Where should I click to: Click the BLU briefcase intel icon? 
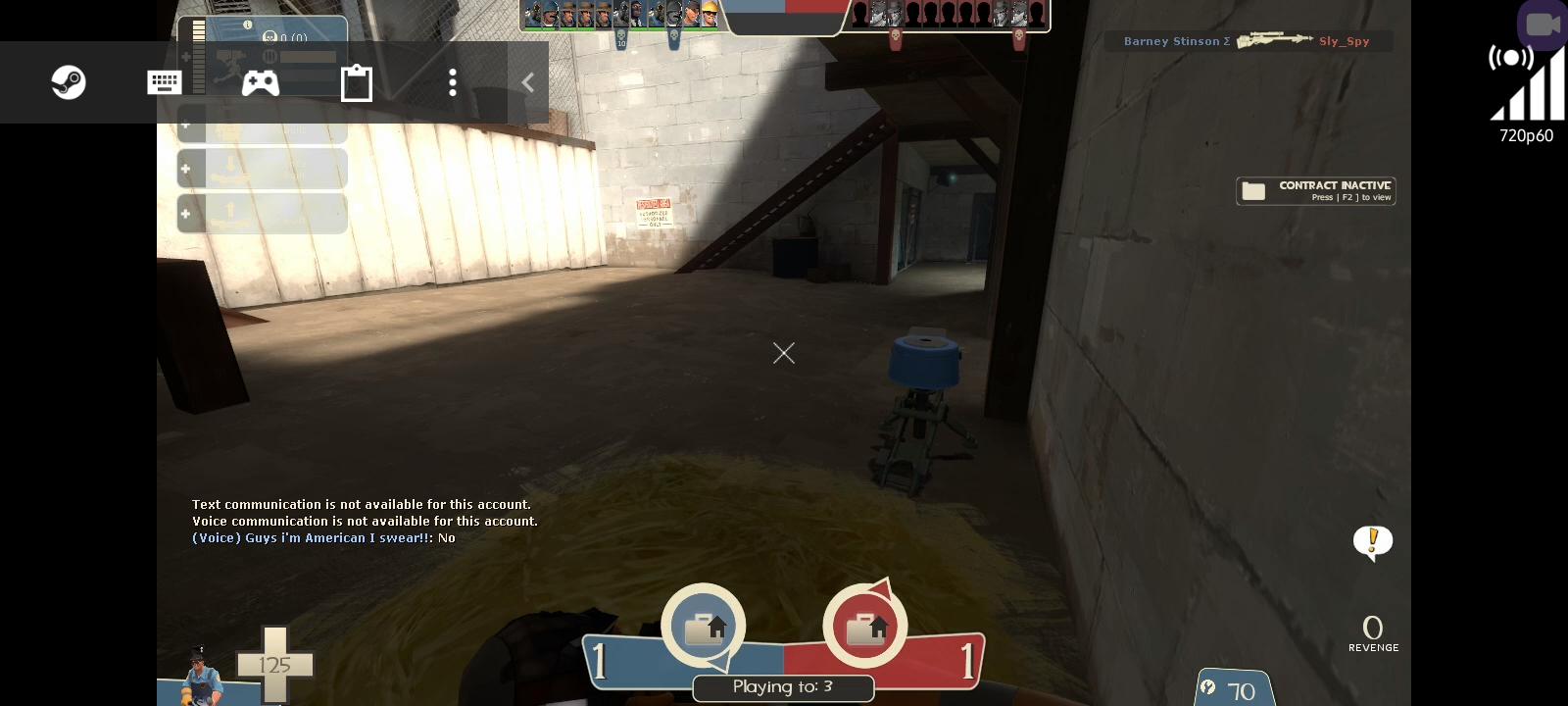[x=703, y=626]
